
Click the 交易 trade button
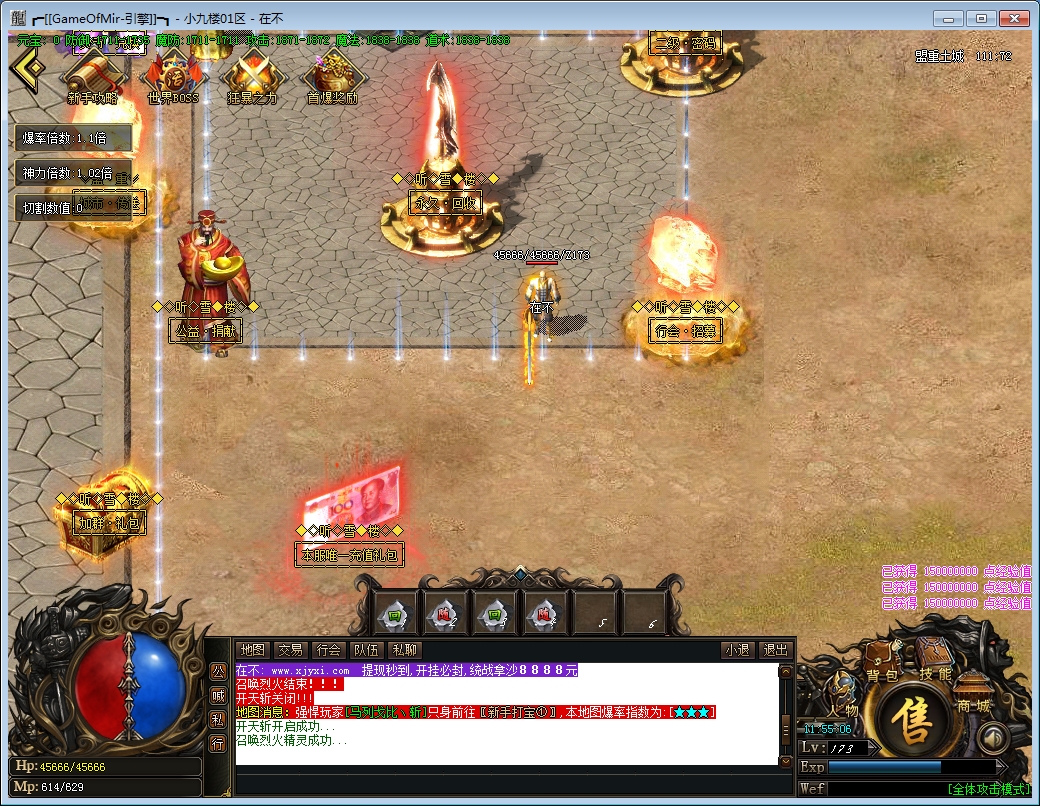click(290, 650)
